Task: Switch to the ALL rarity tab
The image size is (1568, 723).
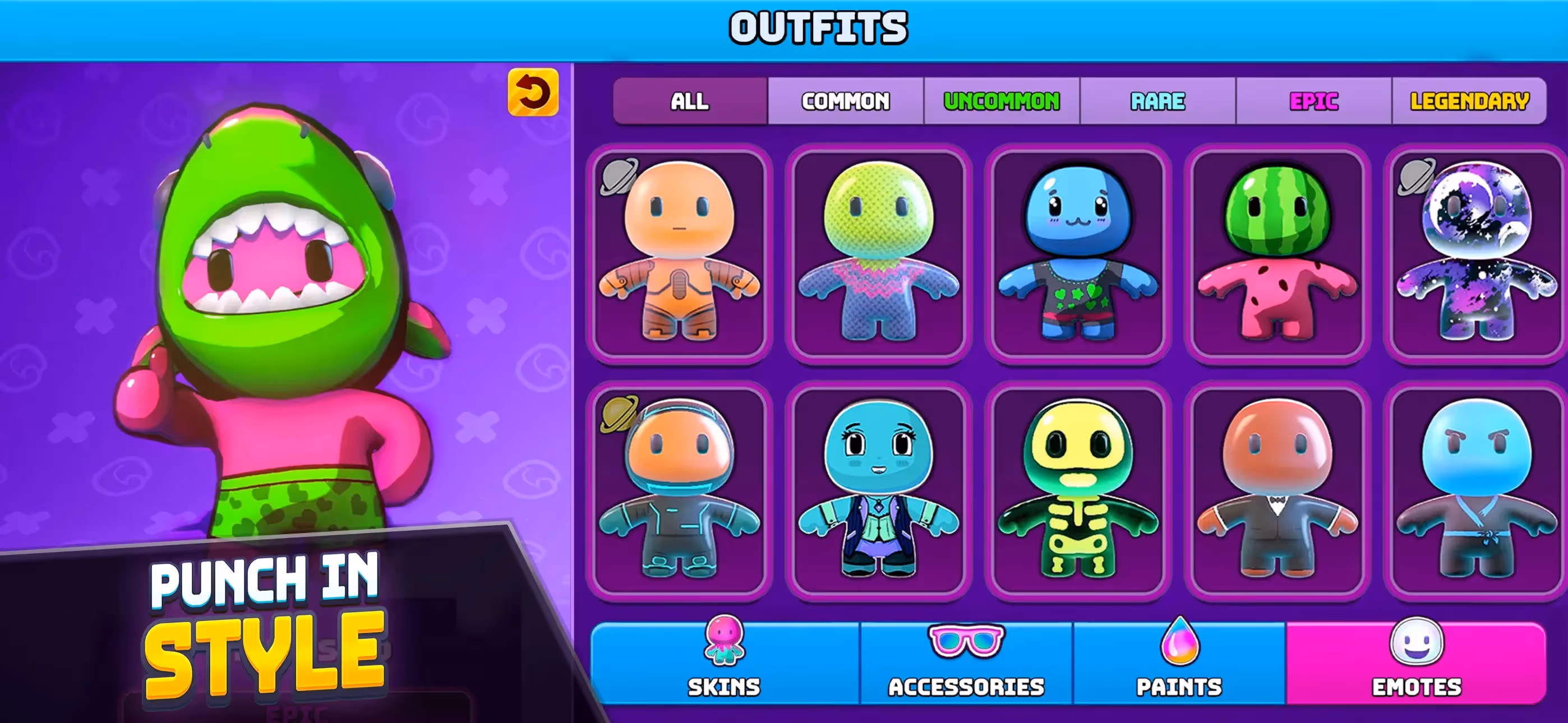Action: 690,101
